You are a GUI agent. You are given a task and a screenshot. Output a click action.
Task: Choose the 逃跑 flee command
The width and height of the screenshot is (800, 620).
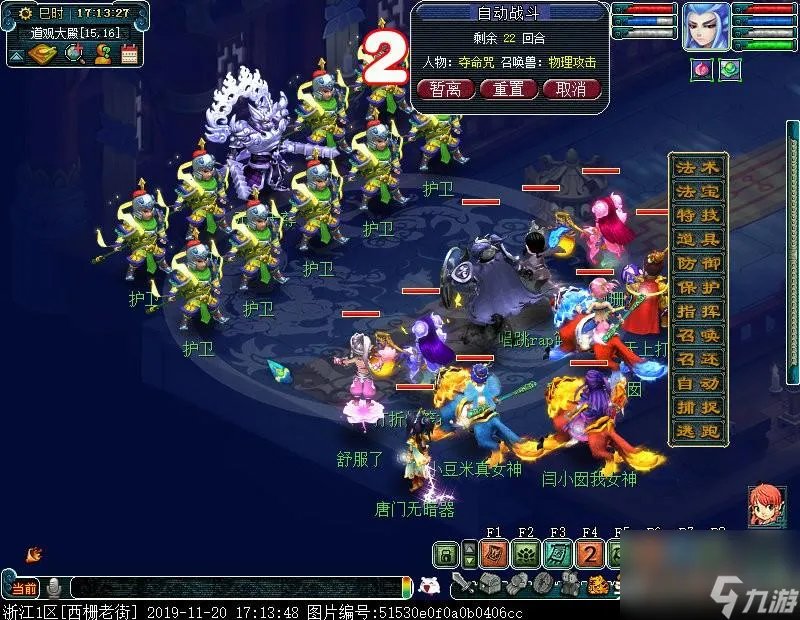coord(697,431)
